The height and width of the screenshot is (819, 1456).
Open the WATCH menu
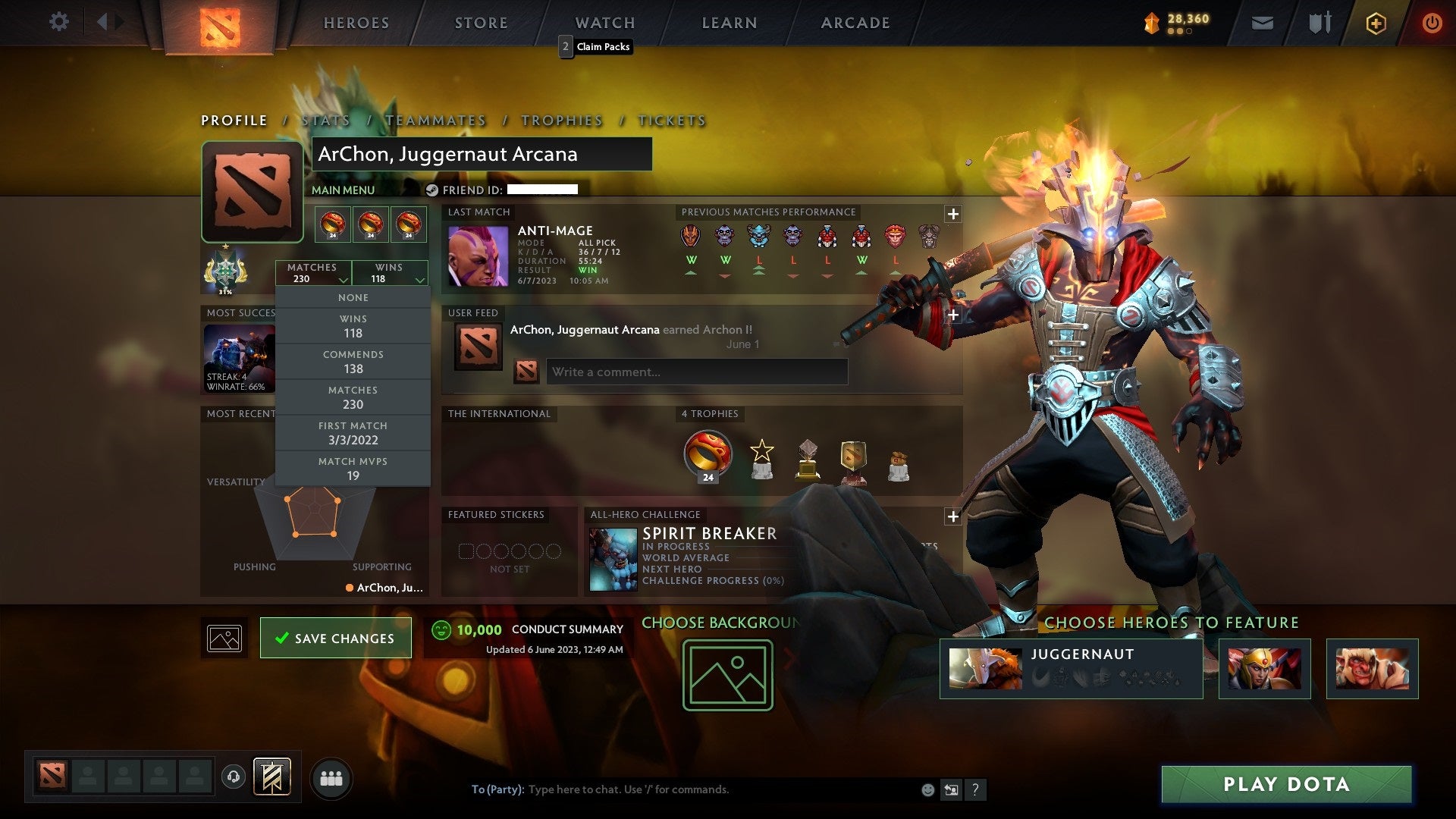point(604,23)
